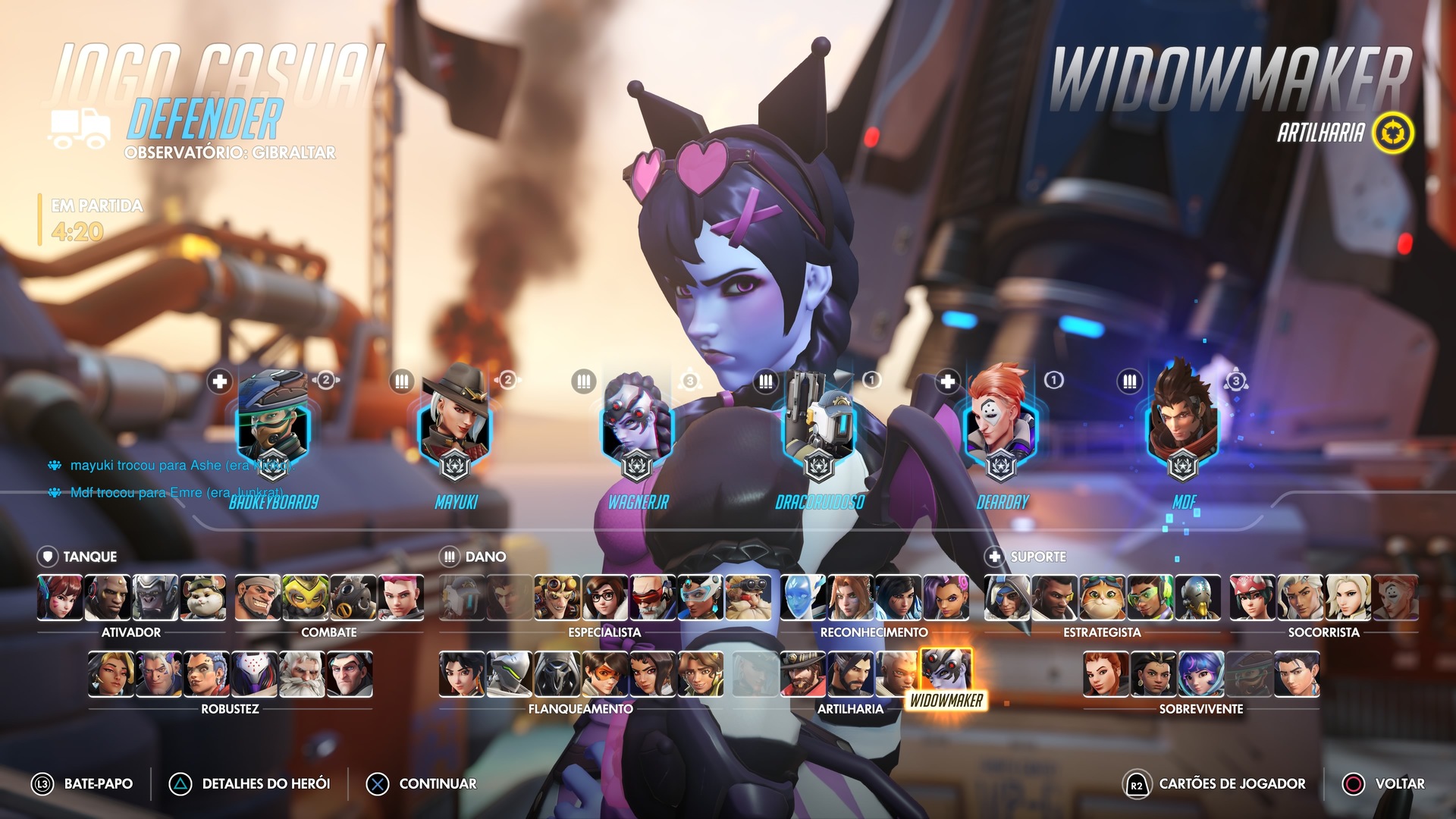Select Sigma in the Robustez group

[350, 674]
